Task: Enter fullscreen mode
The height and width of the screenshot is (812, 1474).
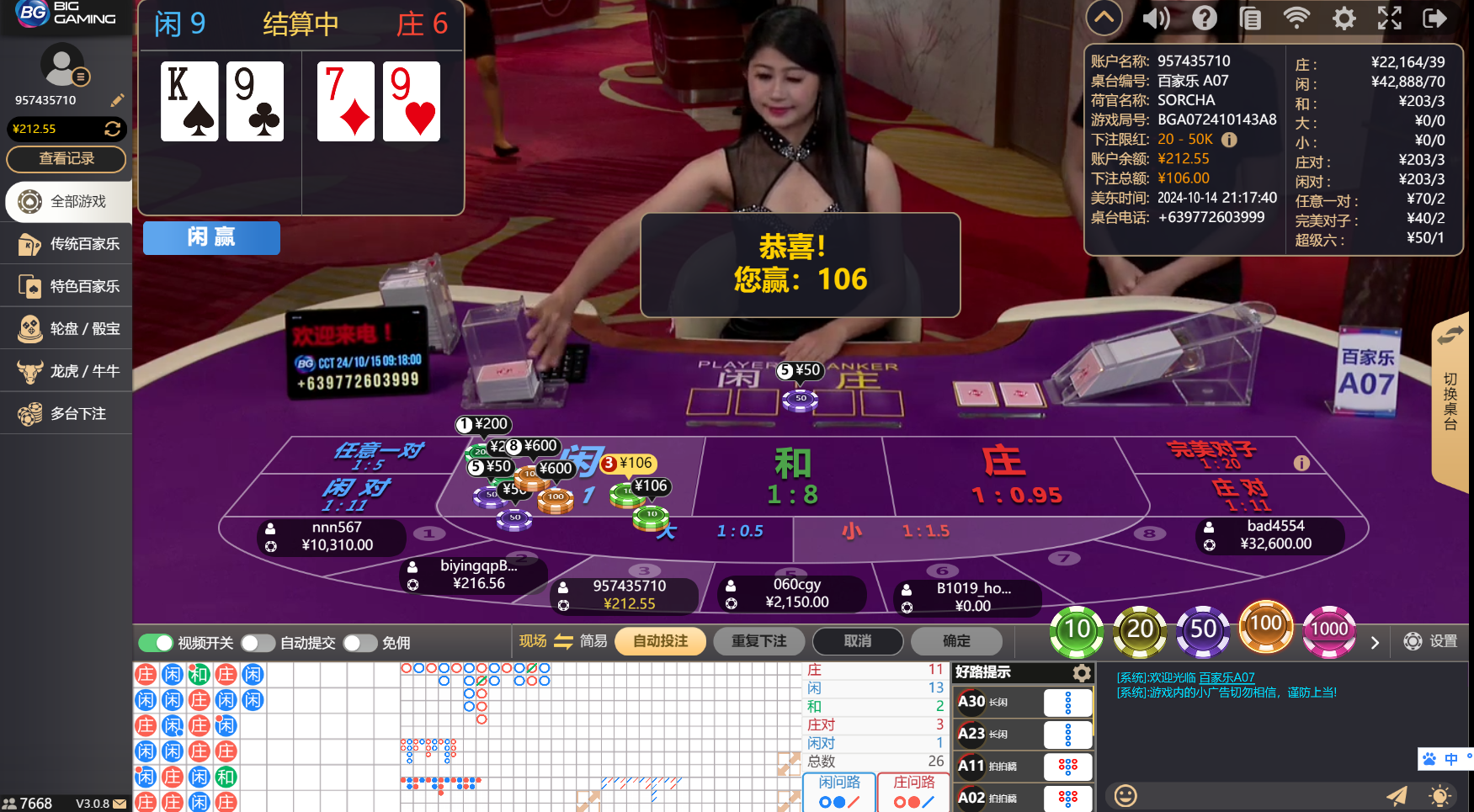Action: [1390, 18]
